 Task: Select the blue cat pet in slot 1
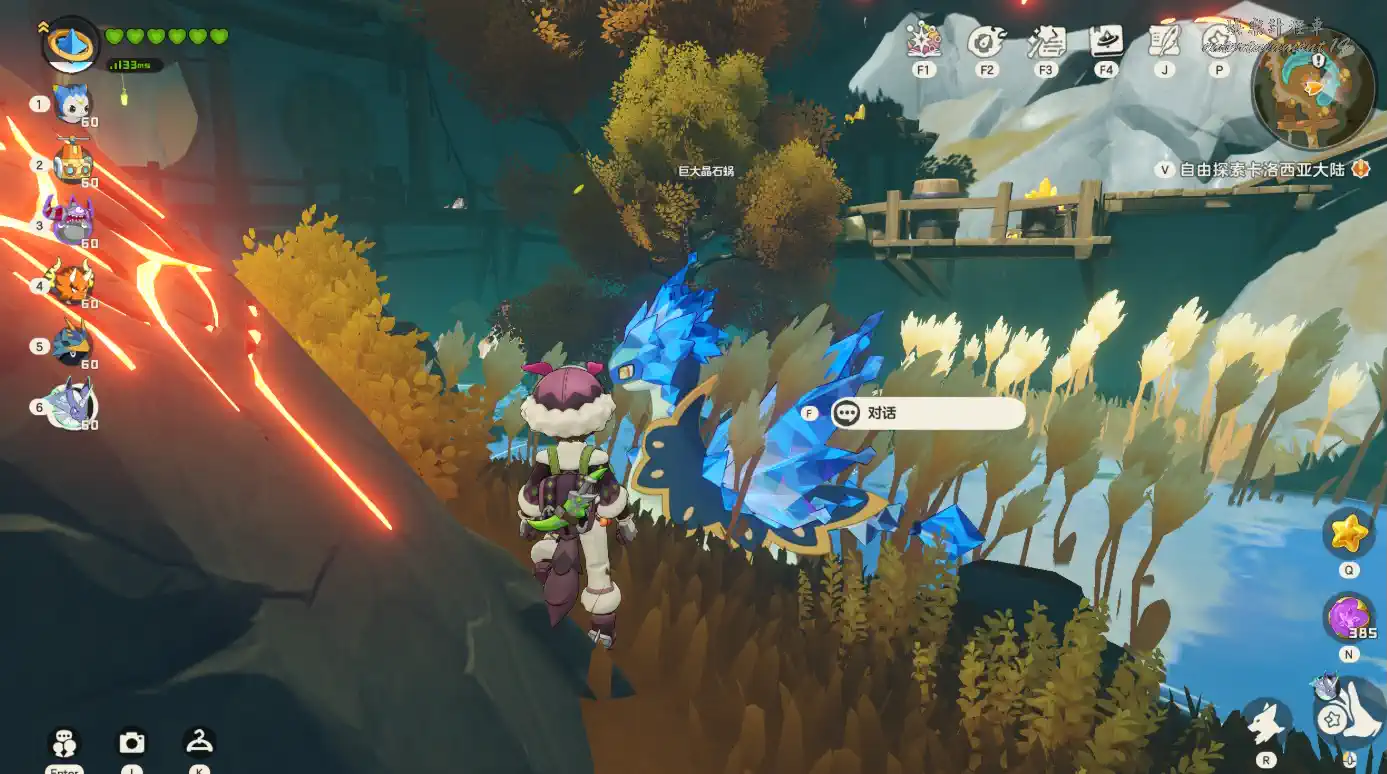[72, 103]
